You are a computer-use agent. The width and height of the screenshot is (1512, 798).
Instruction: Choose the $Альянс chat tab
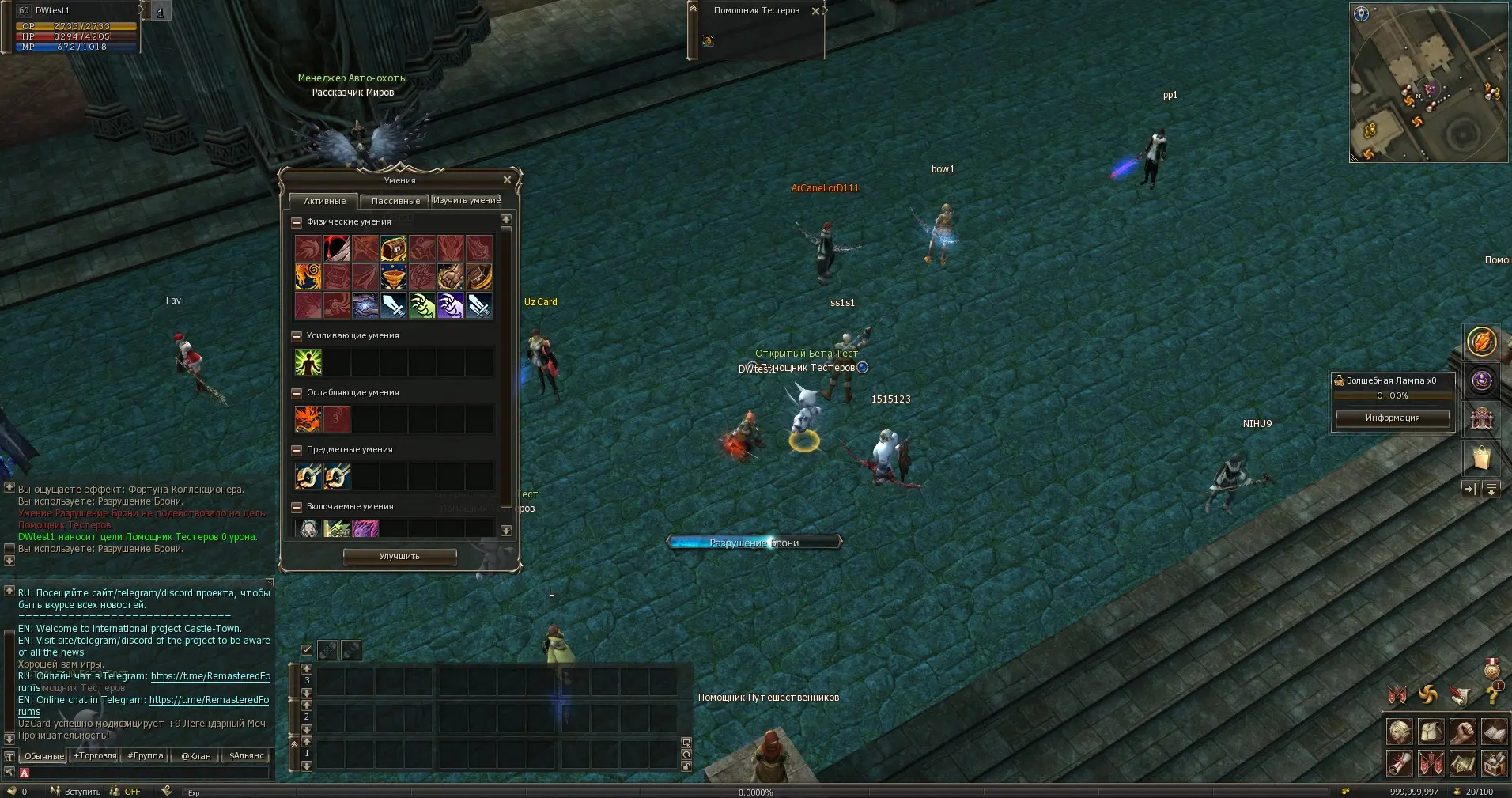click(x=246, y=755)
